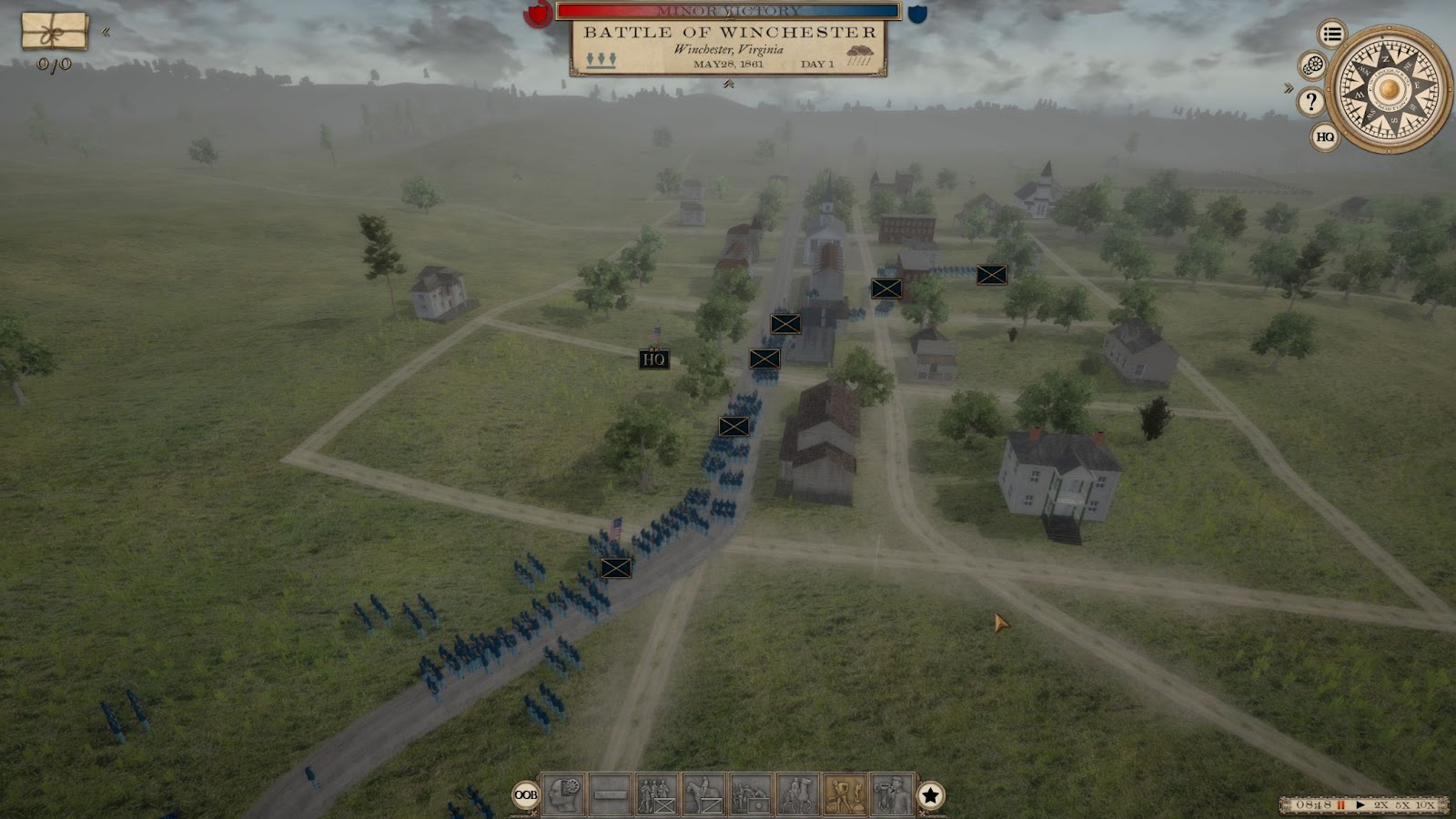The width and height of the screenshot is (1456, 819).
Task: Set game speed to 2X
Action: pyautogui.click(x=1381, y=805)
